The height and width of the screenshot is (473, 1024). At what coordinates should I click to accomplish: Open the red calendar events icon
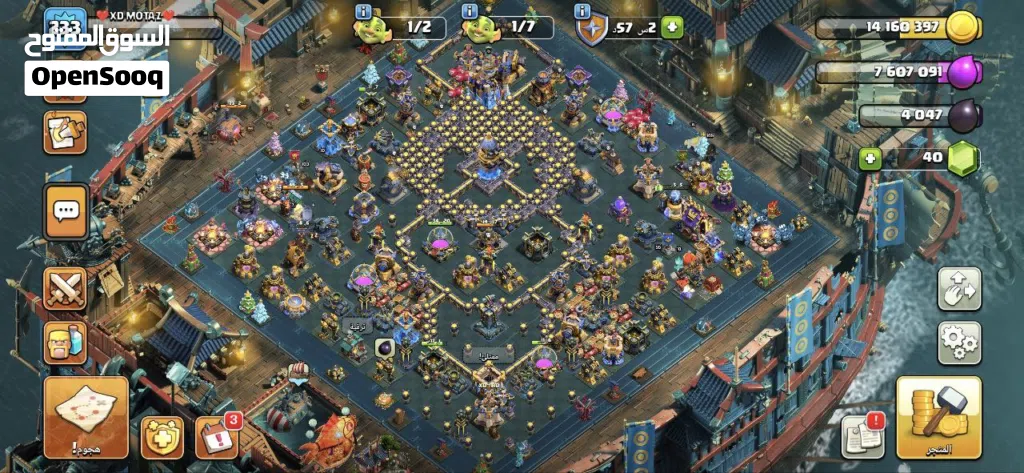click(x=216, y=436)
